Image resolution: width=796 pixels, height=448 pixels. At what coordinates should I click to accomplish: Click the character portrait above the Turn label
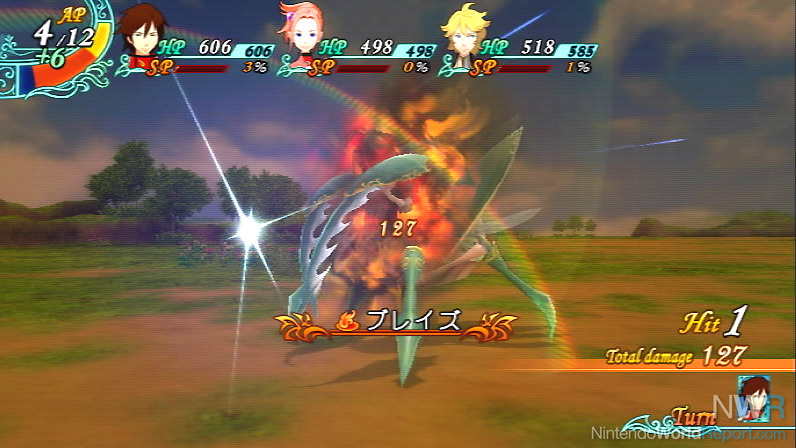pos(752,392)
